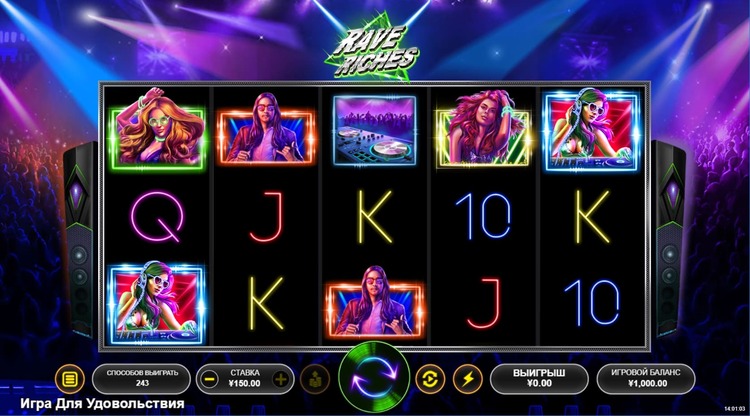The image size is (750, 416).
Task: Open the yellow hamburger menu
Action: click(69, 379)
